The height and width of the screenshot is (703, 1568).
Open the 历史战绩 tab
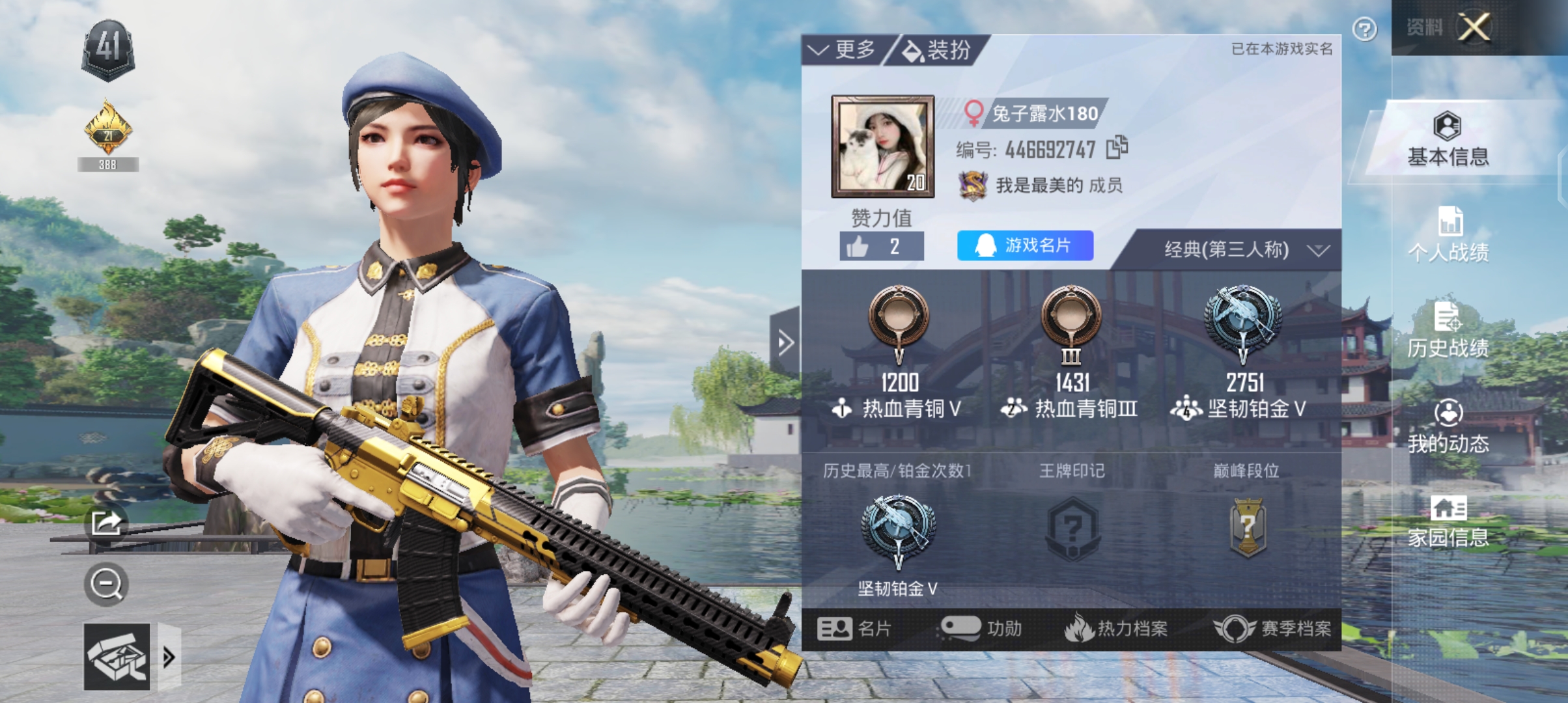(1448, 330)
